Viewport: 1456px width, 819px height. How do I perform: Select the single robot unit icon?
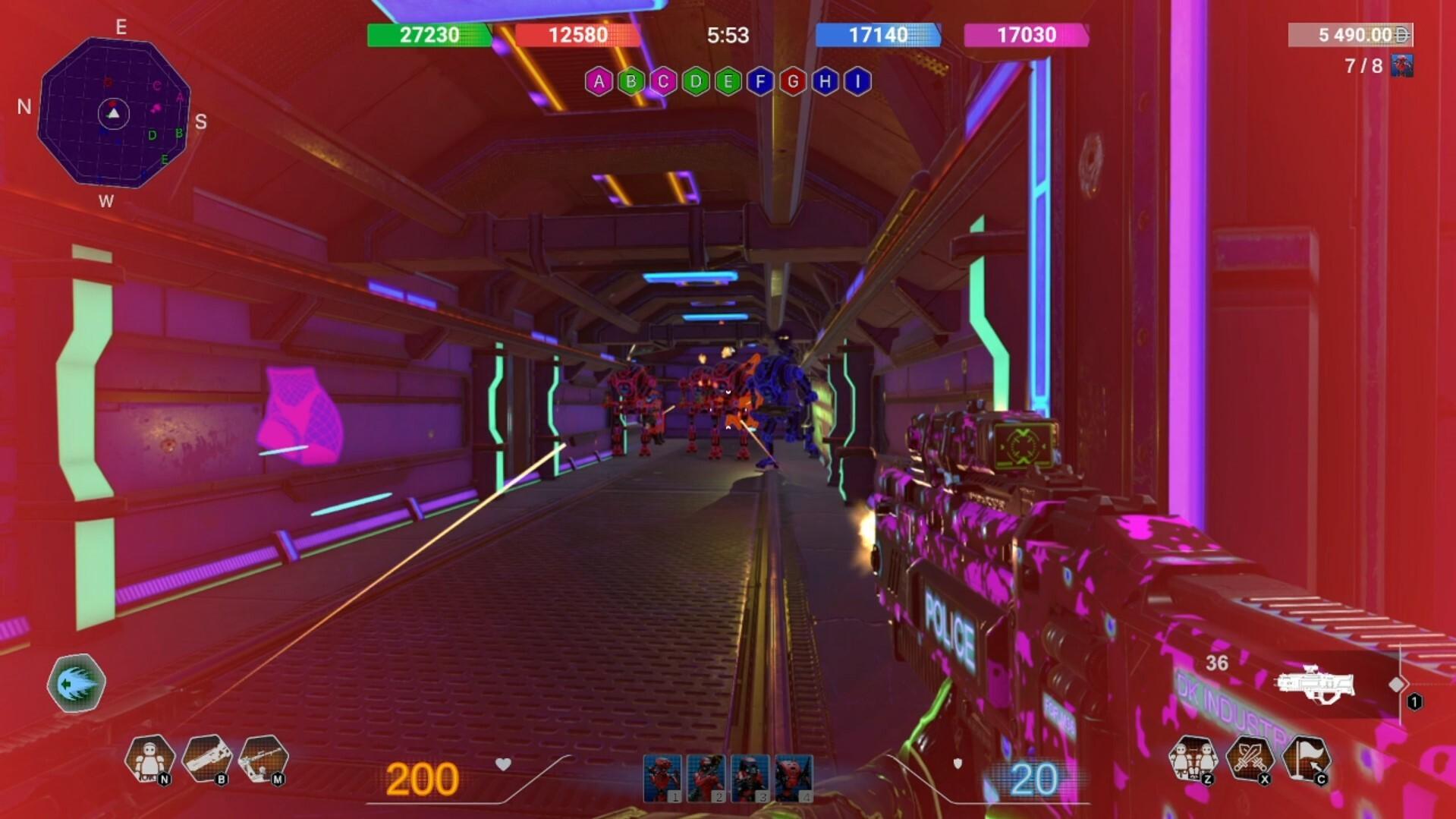pyautogui.click(x=149, y=758)
